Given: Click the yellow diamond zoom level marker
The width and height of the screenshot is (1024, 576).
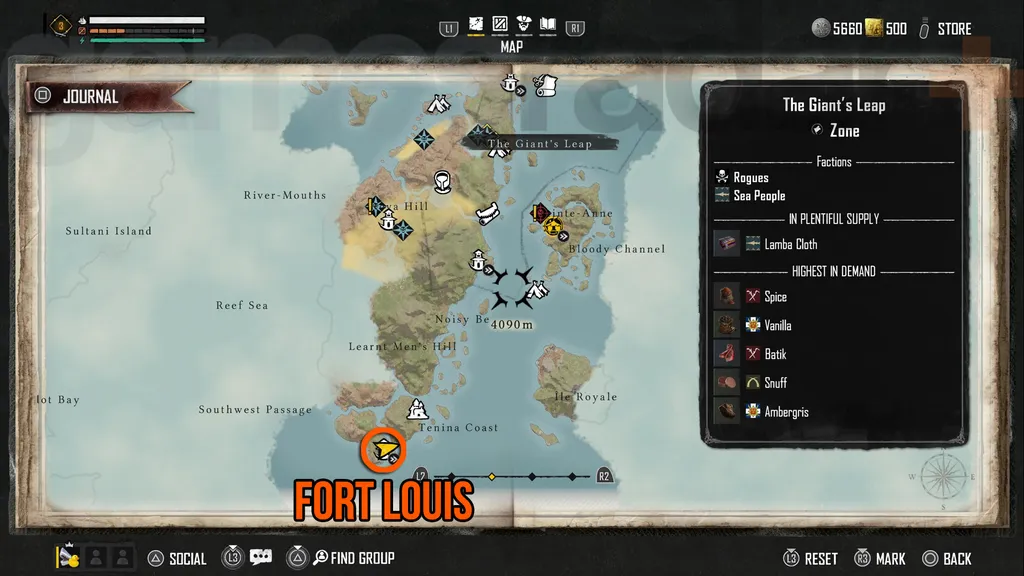Looking at the screenshot, I should pyautogui.click(x=491, y=476).
